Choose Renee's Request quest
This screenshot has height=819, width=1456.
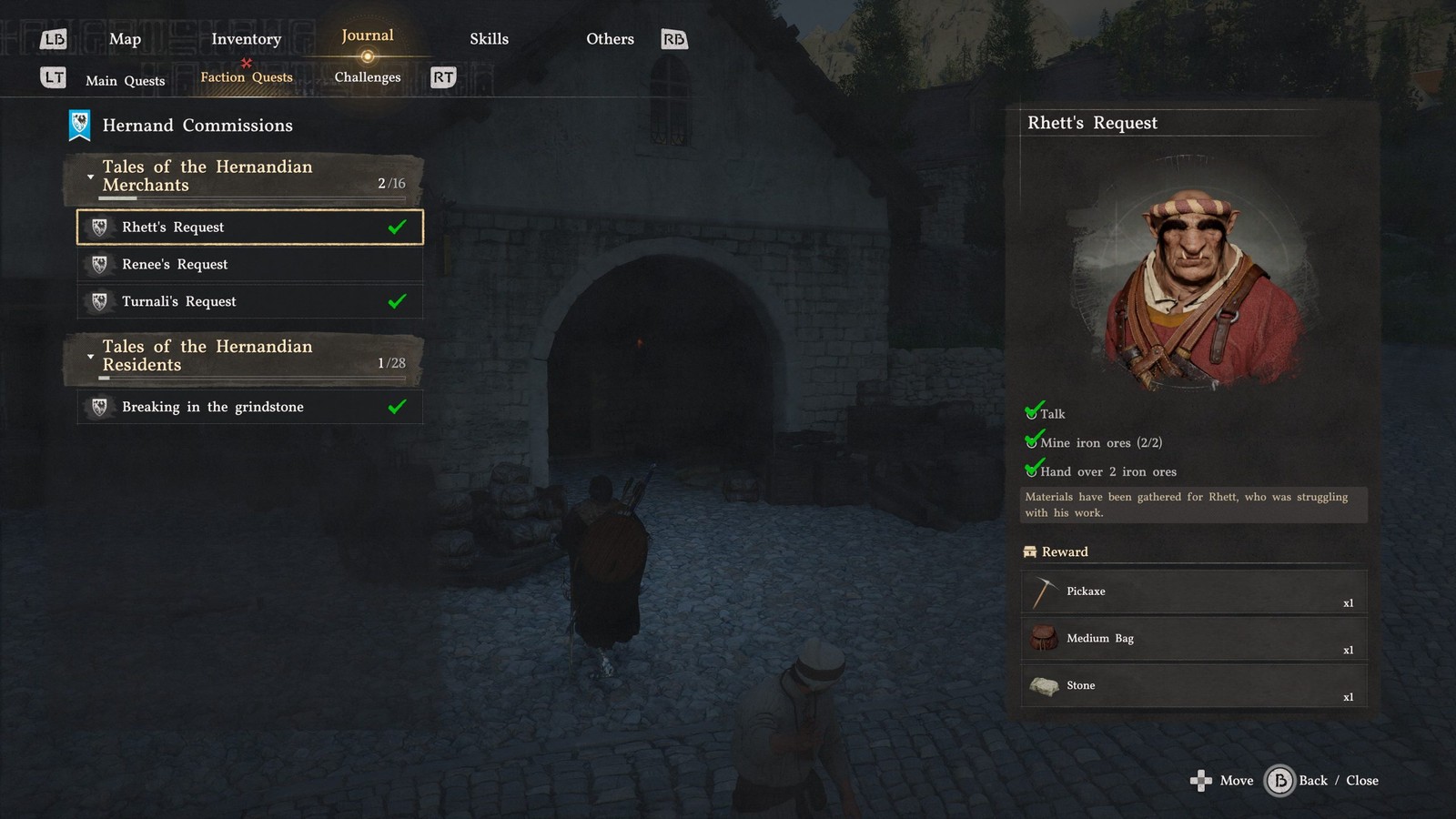[x=249, y=265]
